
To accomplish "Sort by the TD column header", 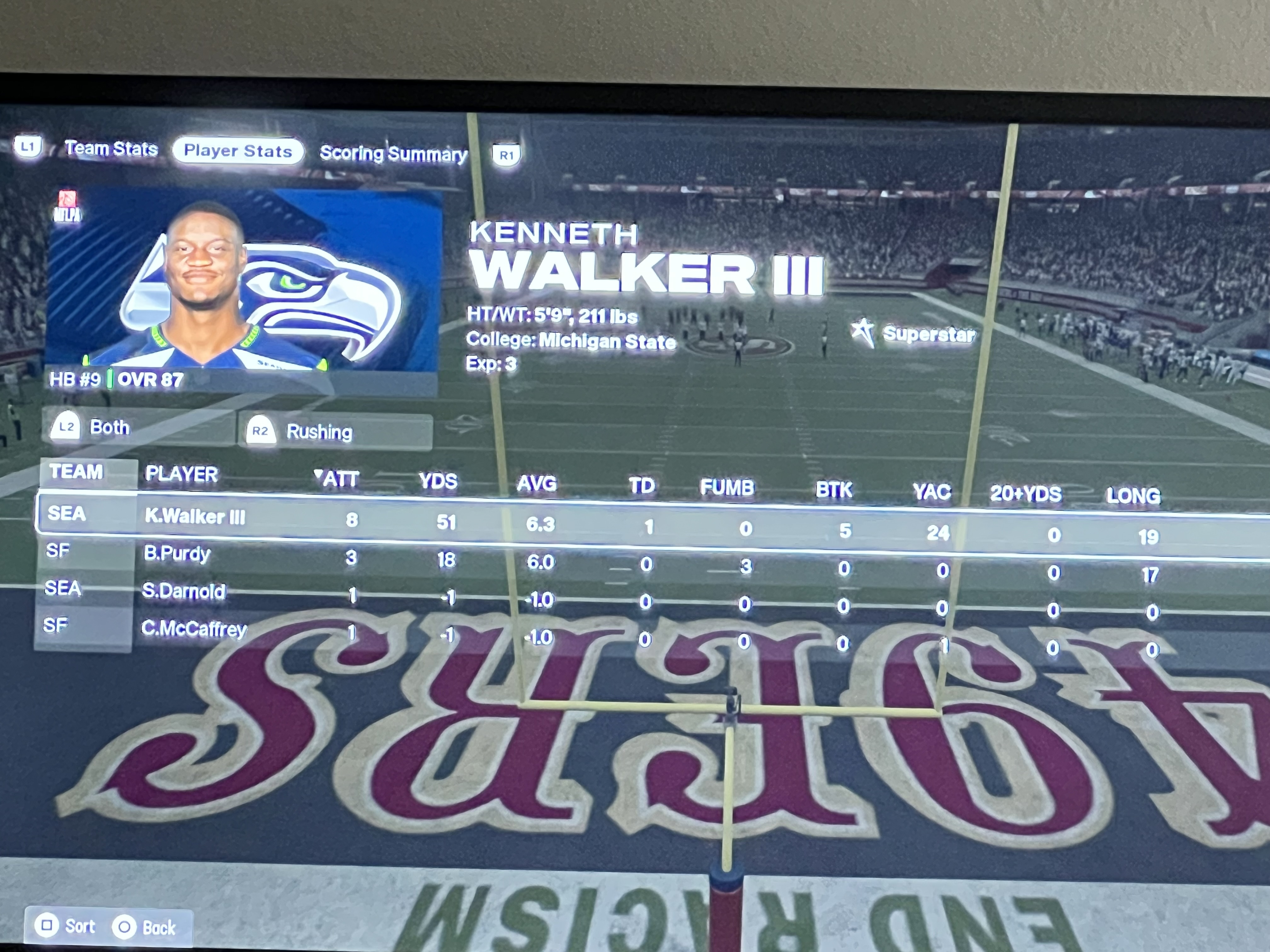I will tap(641, 486).
